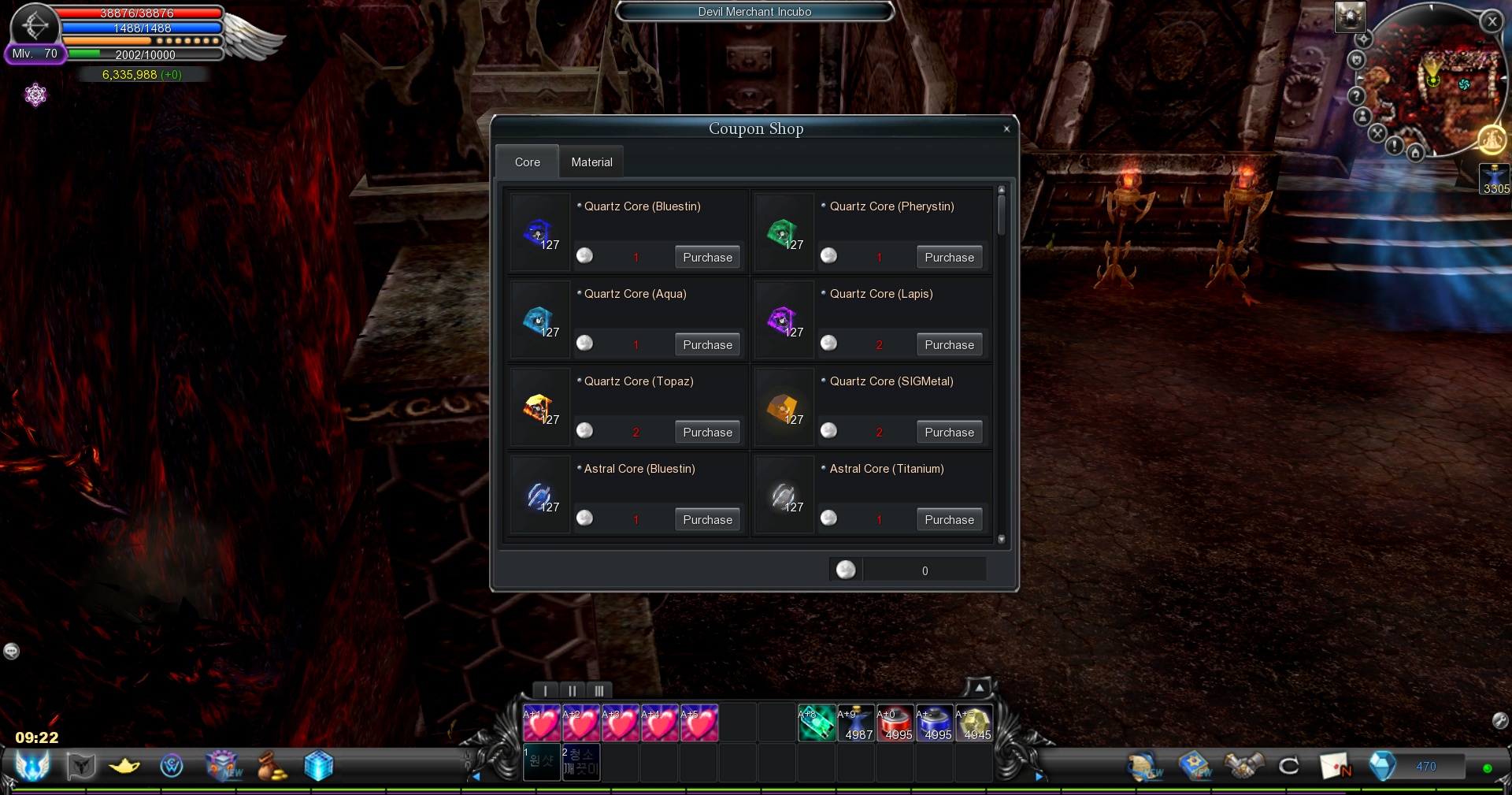
Task: Close the minimap with its X button
Action: click(1492, 22)
